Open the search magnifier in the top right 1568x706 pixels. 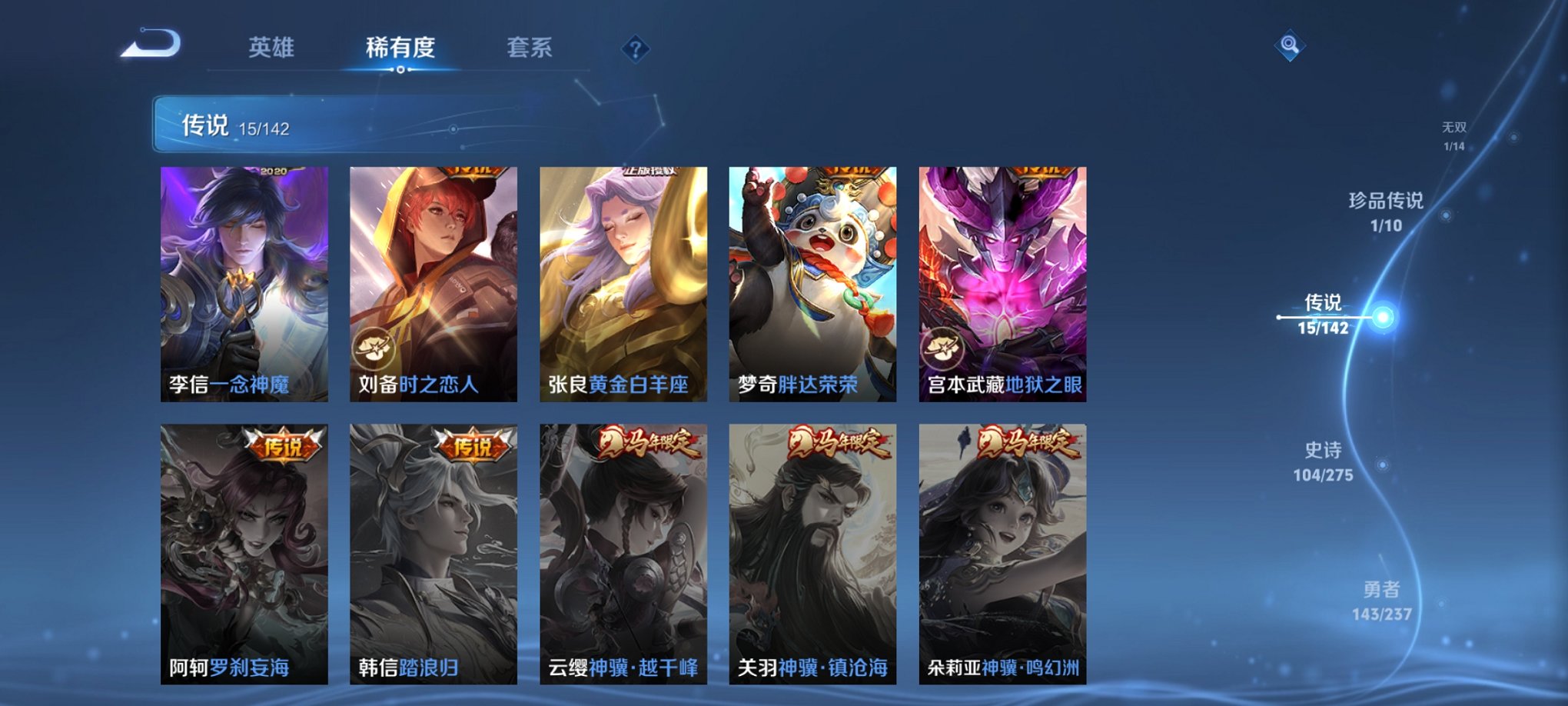[x=1291, y=44]
